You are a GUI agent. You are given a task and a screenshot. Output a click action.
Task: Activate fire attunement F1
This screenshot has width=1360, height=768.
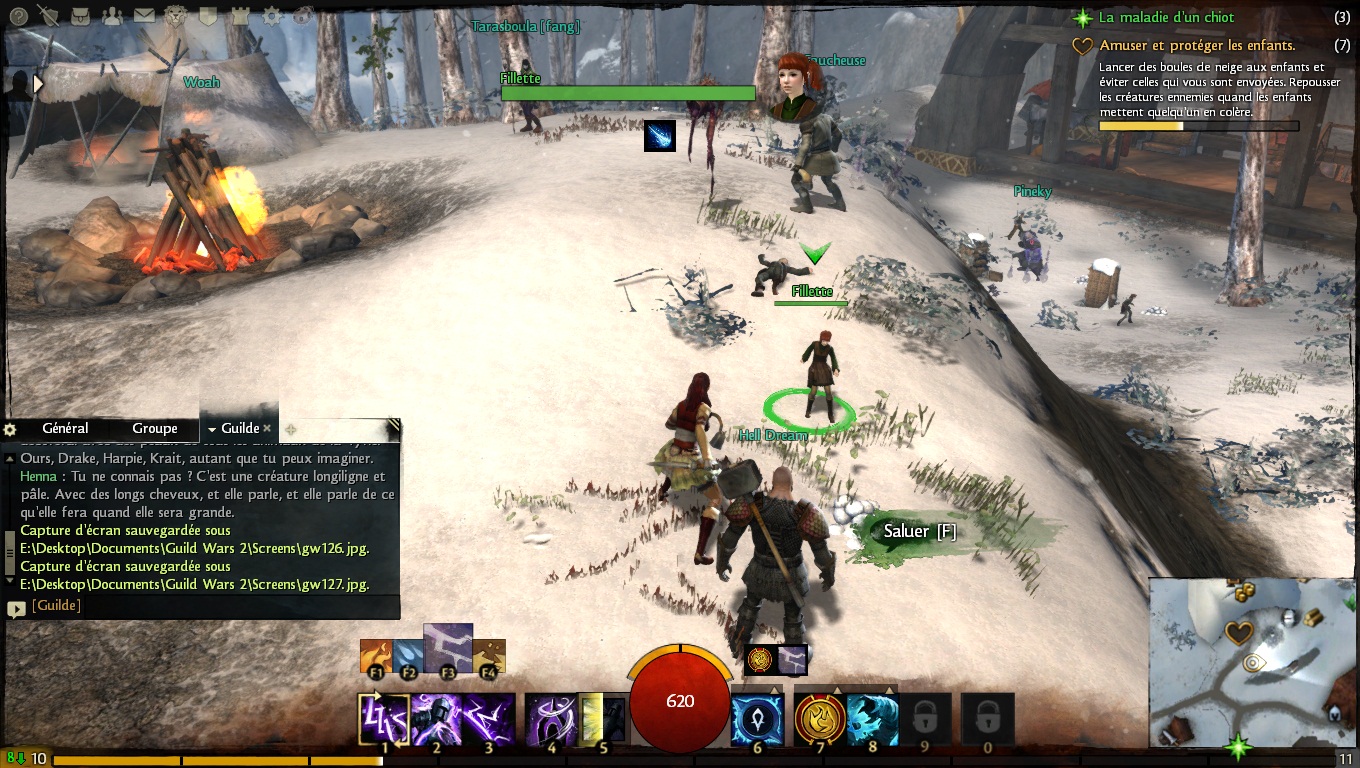[x=376, y=656]
